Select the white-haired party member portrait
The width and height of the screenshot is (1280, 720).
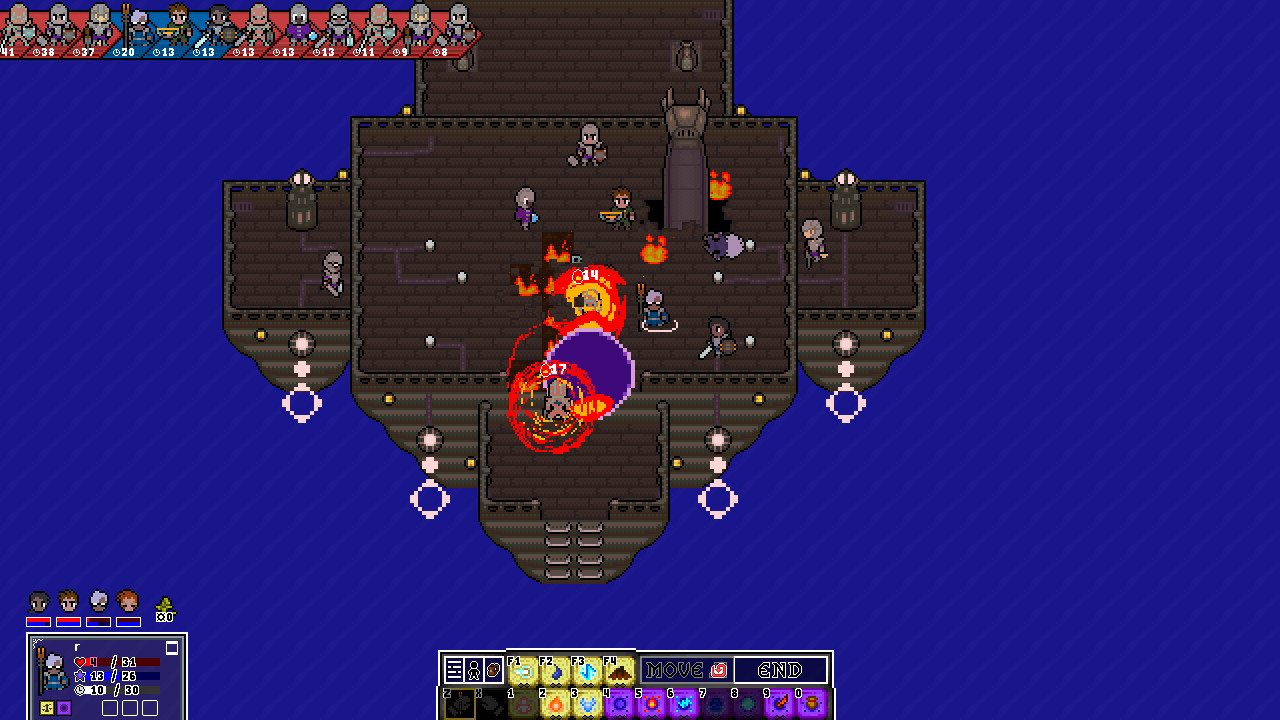[x=98, y=601]
